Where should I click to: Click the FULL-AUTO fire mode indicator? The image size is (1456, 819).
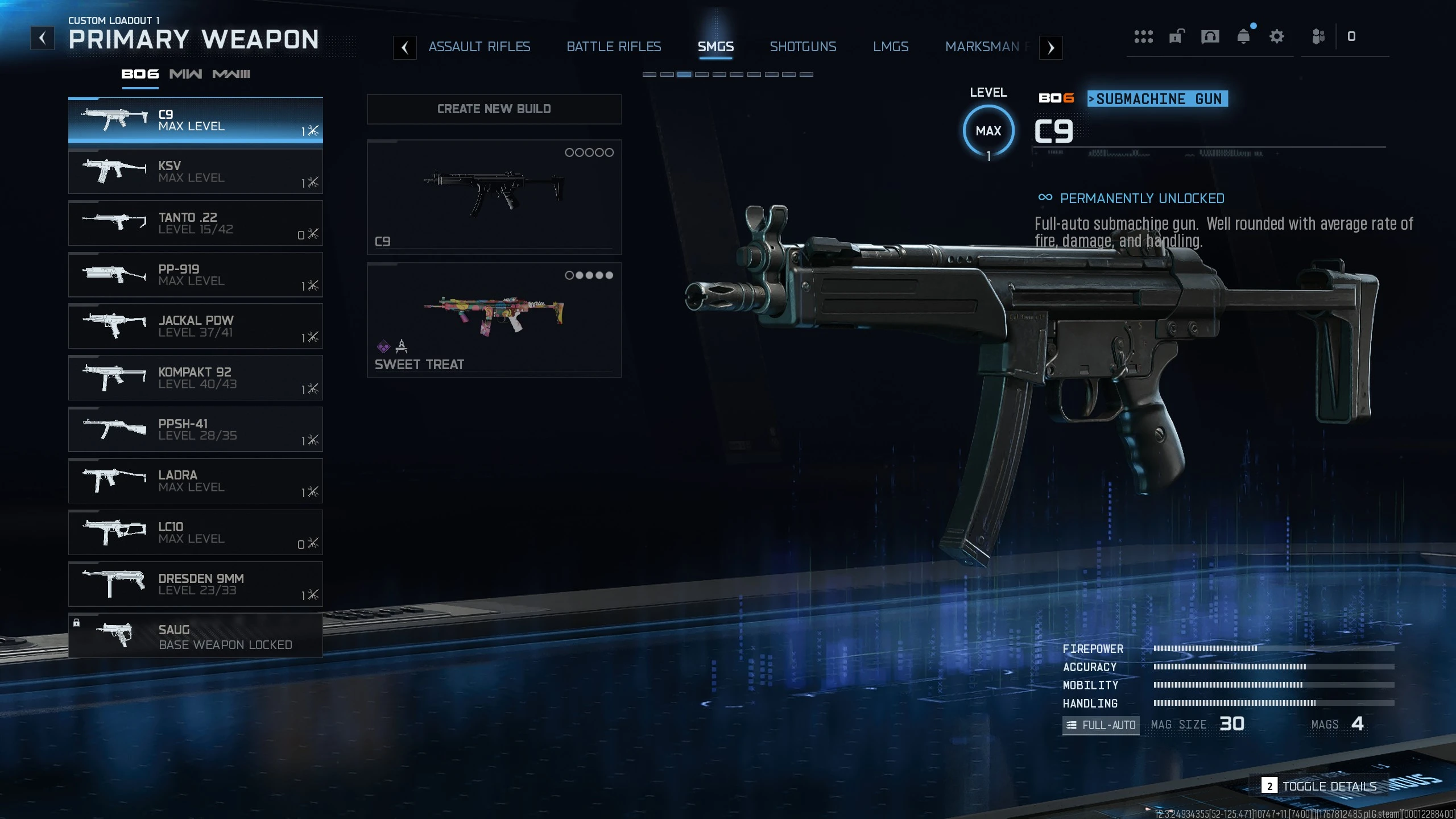pos(1100,725)
